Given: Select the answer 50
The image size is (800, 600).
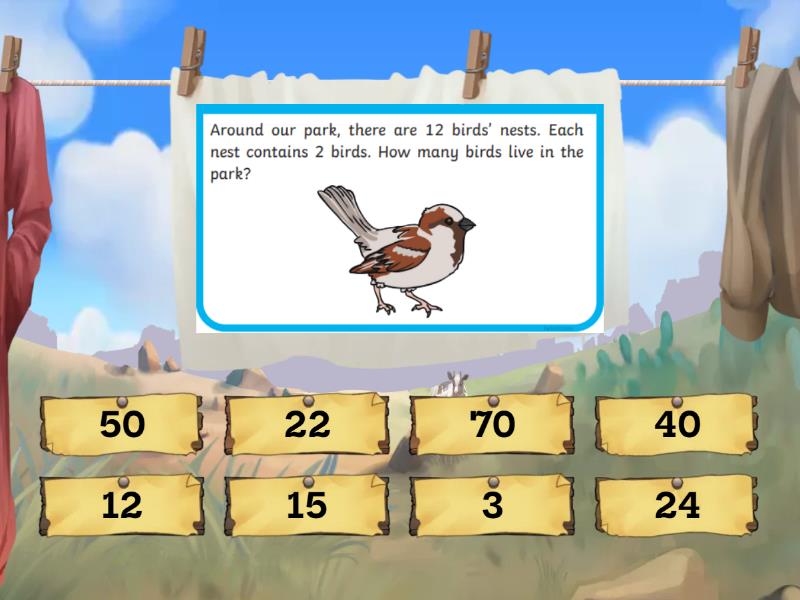Looking at the screenshot, I should pyautogui.click(x=122, y=424).
